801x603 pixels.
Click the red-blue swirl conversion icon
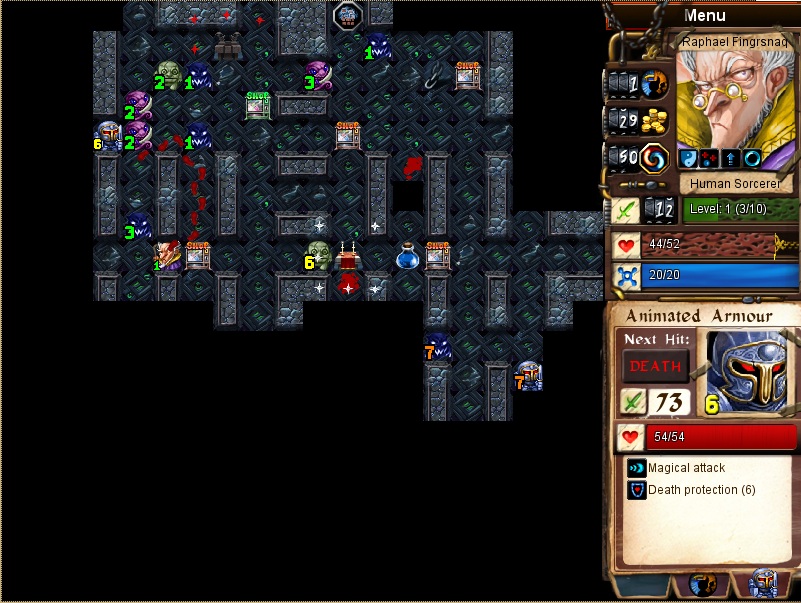pyautogui.click(x=654, y=158)
